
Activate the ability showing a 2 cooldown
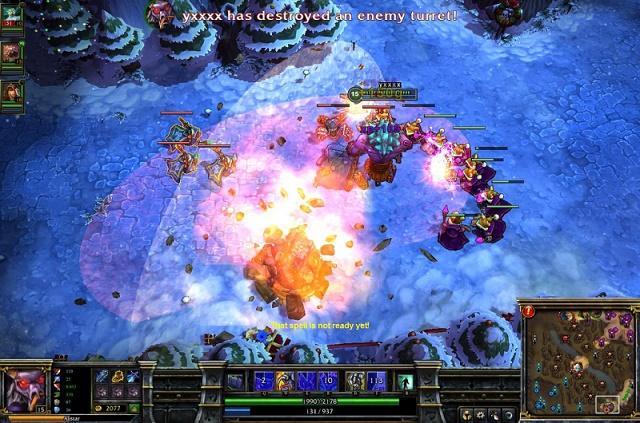point(264,381)
